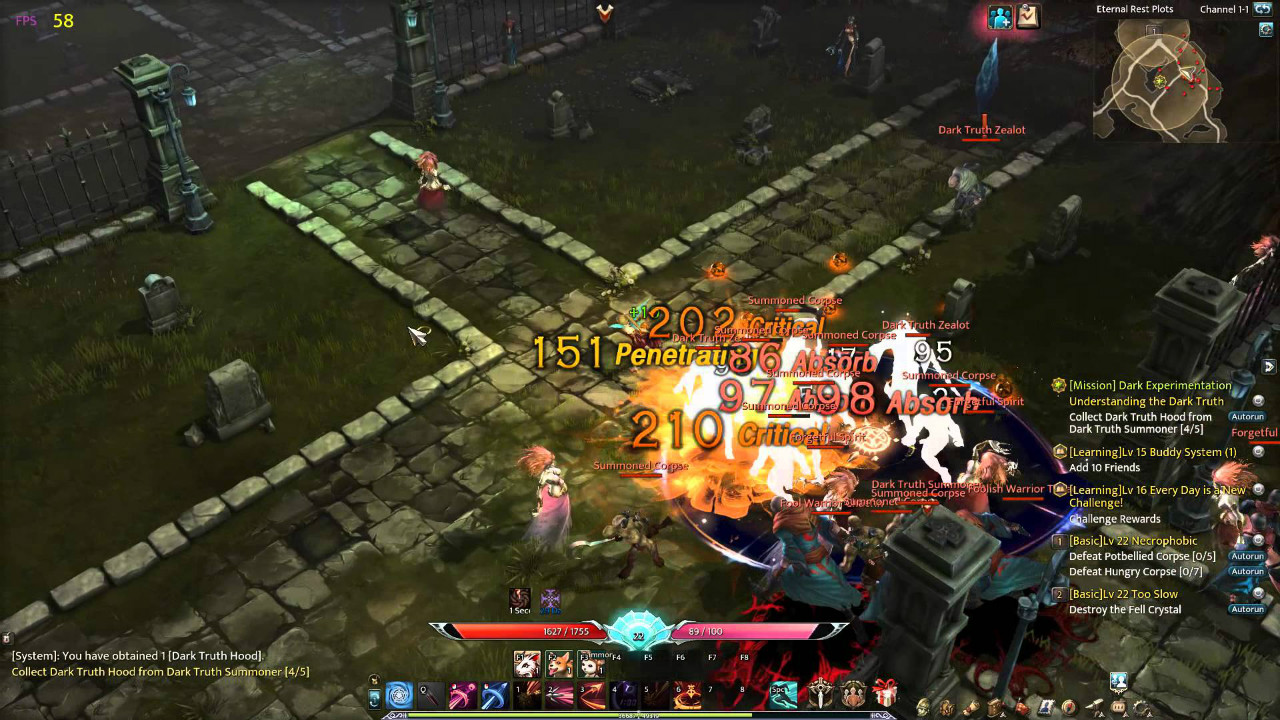Autorun to Destroy the Fell Crystal objective
The height and width of the screenshot is (720, 1280).
[x=1247, y=609]
